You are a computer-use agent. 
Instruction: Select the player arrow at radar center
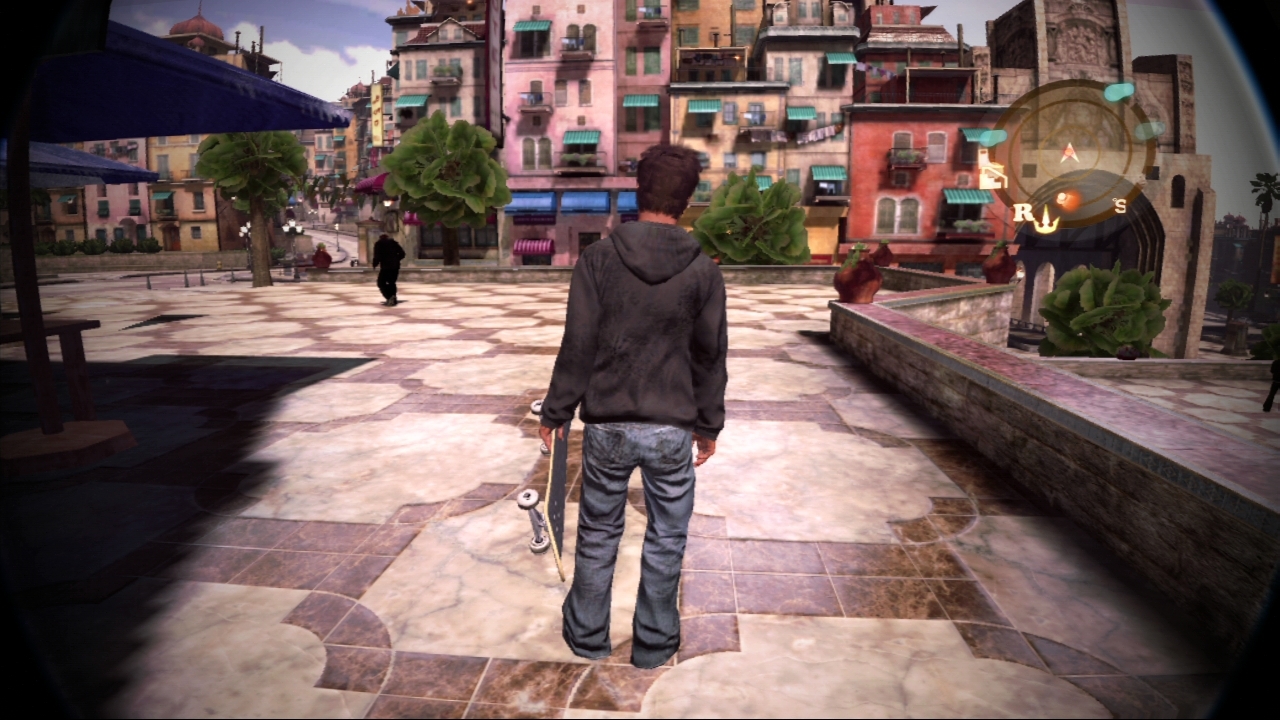click(x=1069, y=152)
